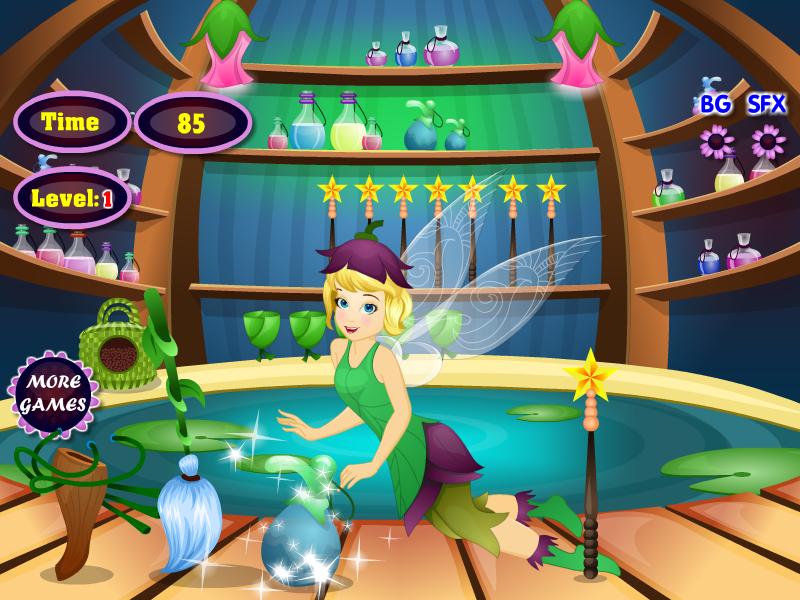This screenshot has width=800, height=600.
Task: Toggle the SFX sound button
Action: click(766, 104)
